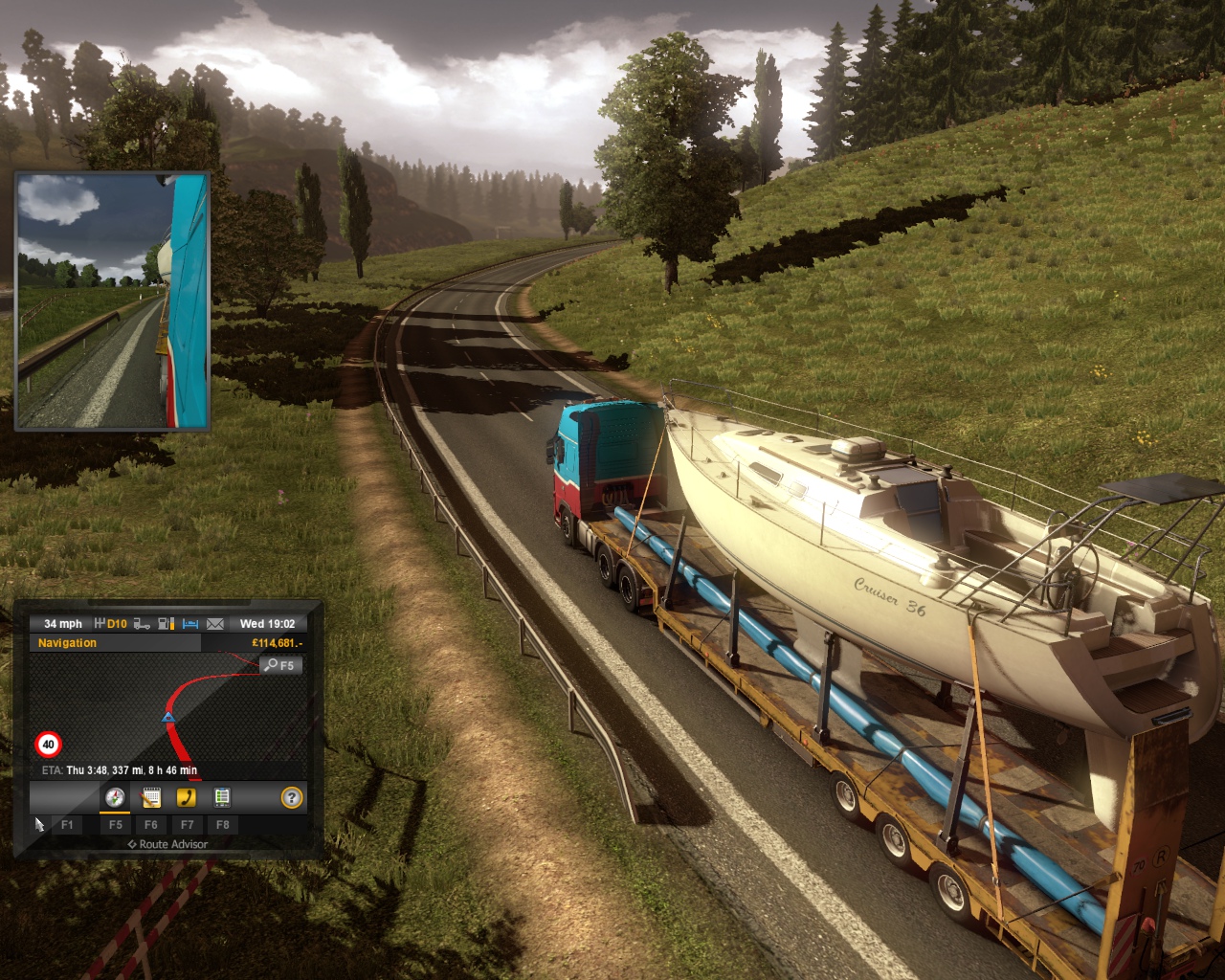Zoom the navigation map with magnifier button
This screenshot has width=1225, height=980.
pos(280,665)
